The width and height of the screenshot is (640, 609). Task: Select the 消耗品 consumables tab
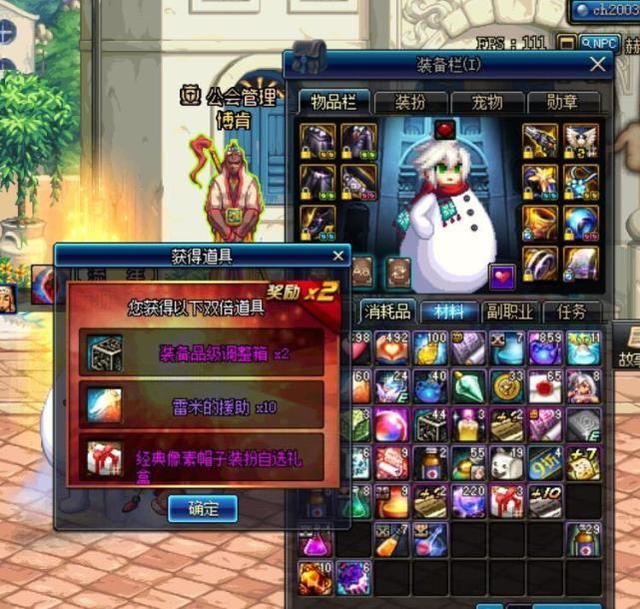386,312
